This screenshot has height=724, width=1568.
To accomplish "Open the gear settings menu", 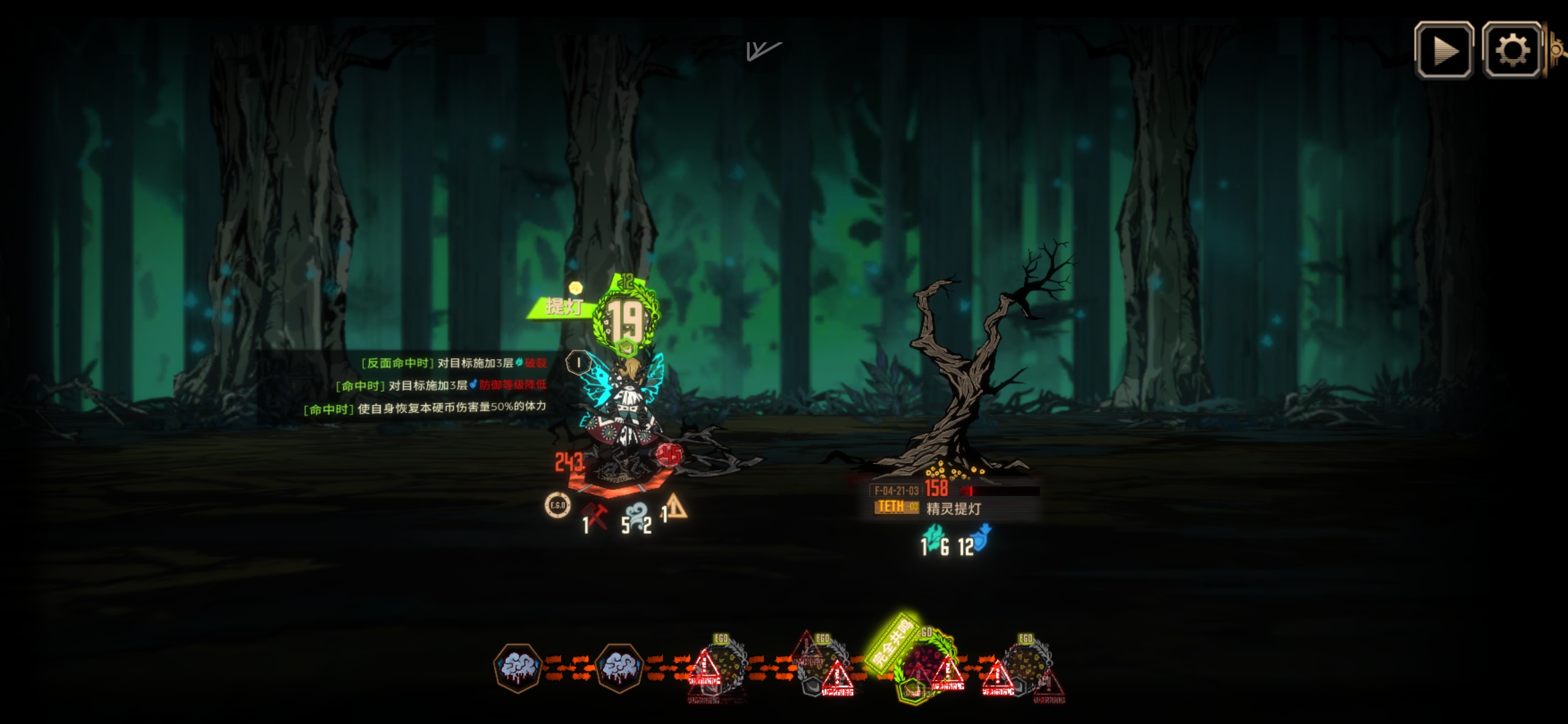I will [1512, 50].
